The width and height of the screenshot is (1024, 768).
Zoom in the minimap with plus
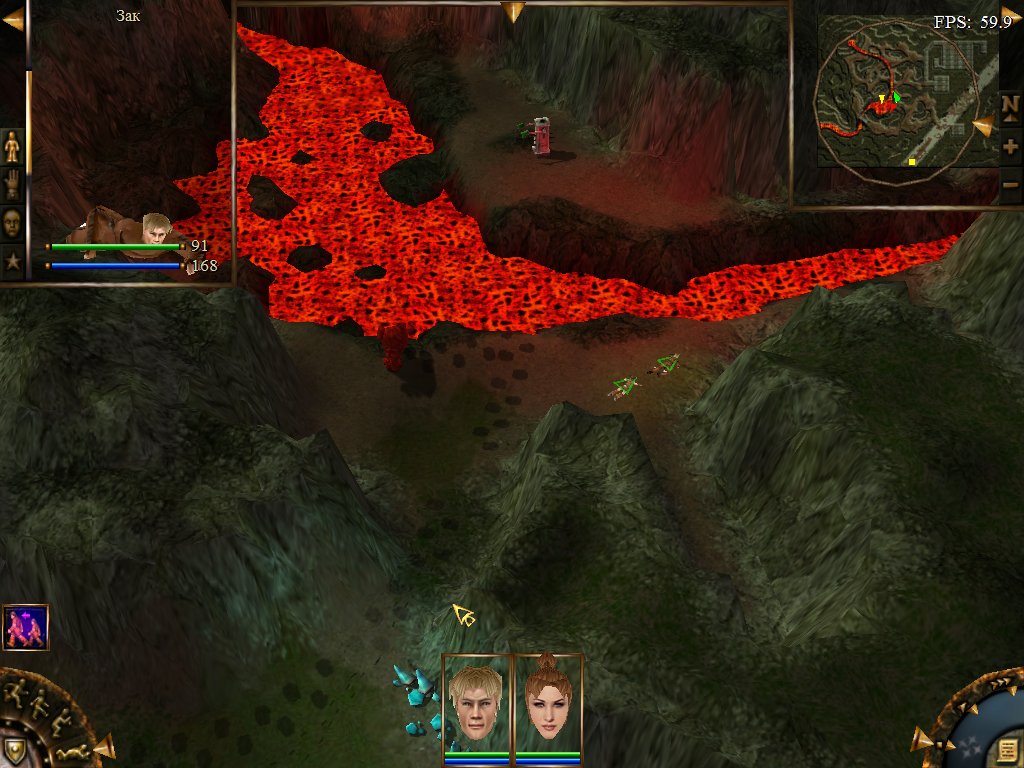coord(1010,147)
